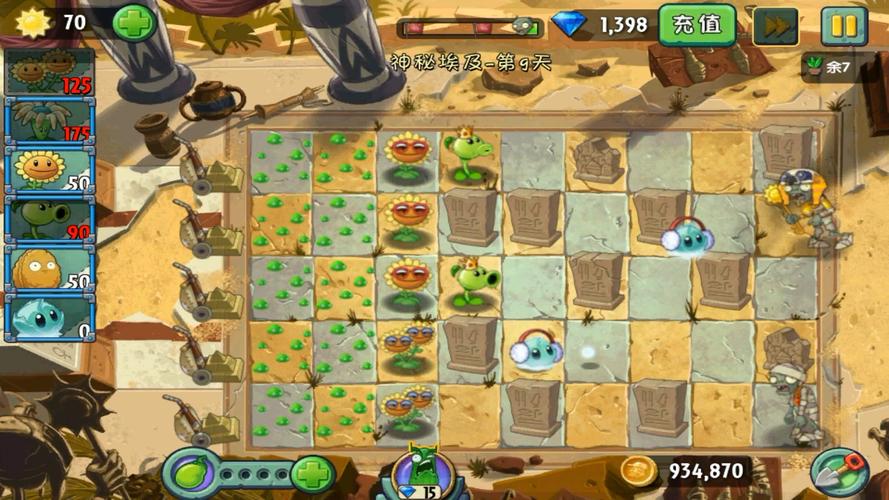Viewport: 889px width, 500px height.
Task: Activate the plant food leaf icon
Action: click(x=189, y=472)
